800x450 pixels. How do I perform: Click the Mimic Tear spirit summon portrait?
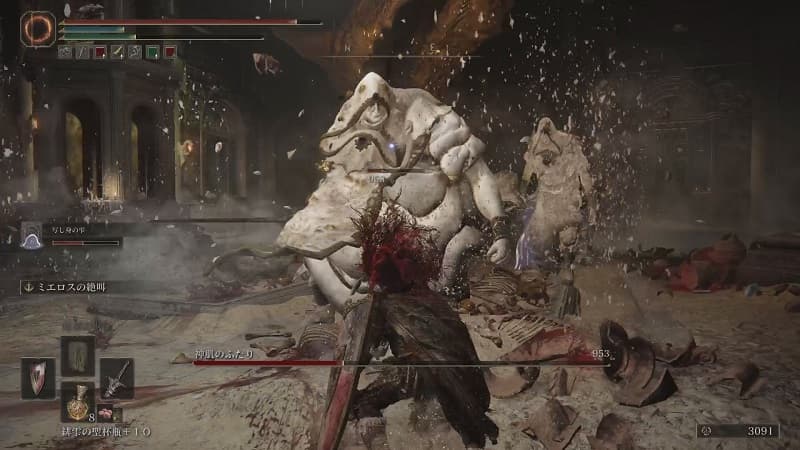[x=32, y=235]
